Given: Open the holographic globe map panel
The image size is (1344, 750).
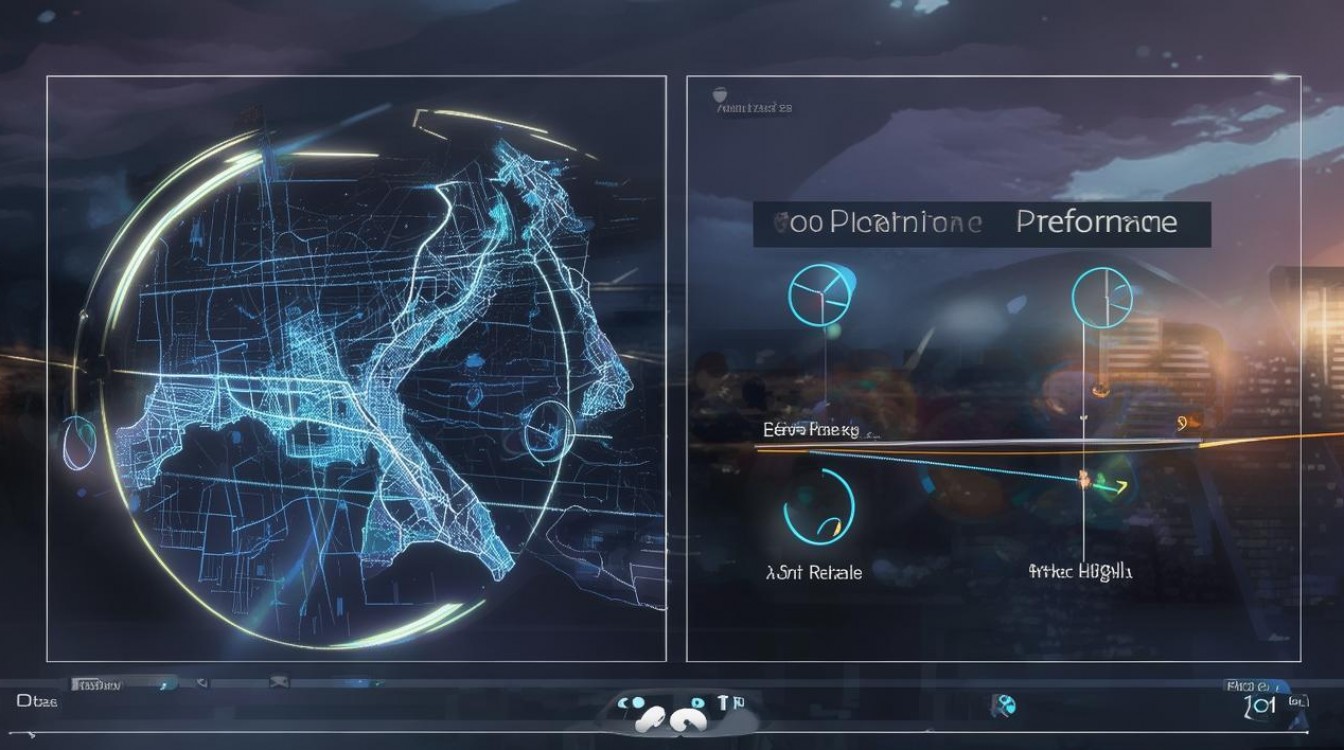Looking at the screenshot, I should click(356, 368).
